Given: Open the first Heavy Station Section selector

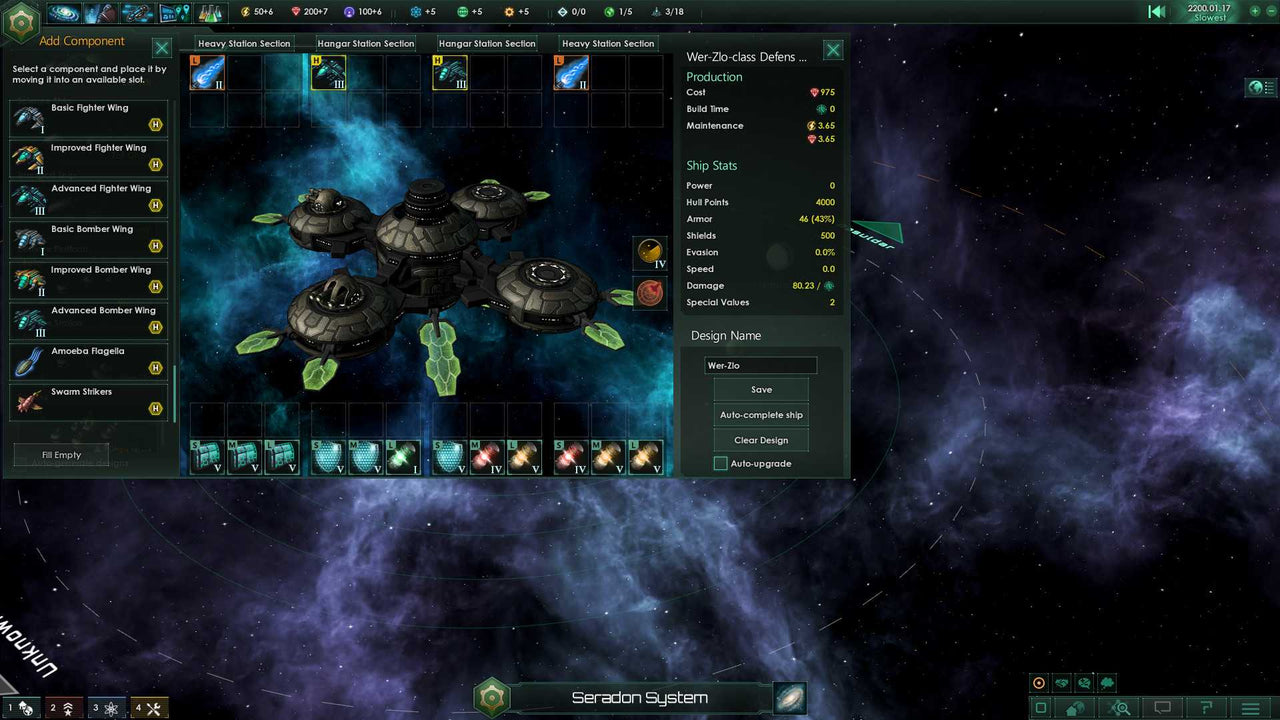Looking at the screenshot, I should tap(245, 43).
